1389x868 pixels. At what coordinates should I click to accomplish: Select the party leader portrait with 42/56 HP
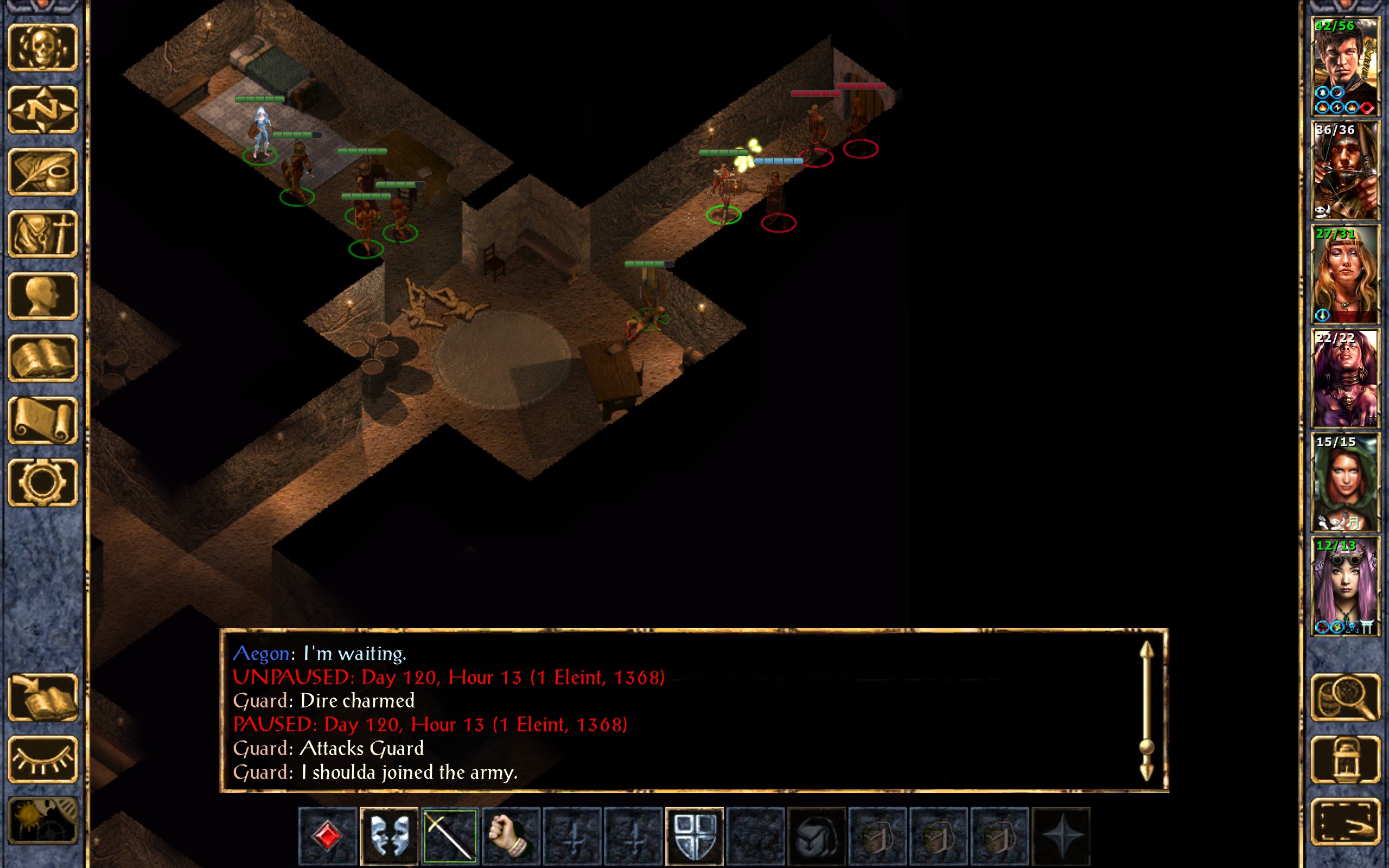pyautogui.click(x=1345, y=67)
